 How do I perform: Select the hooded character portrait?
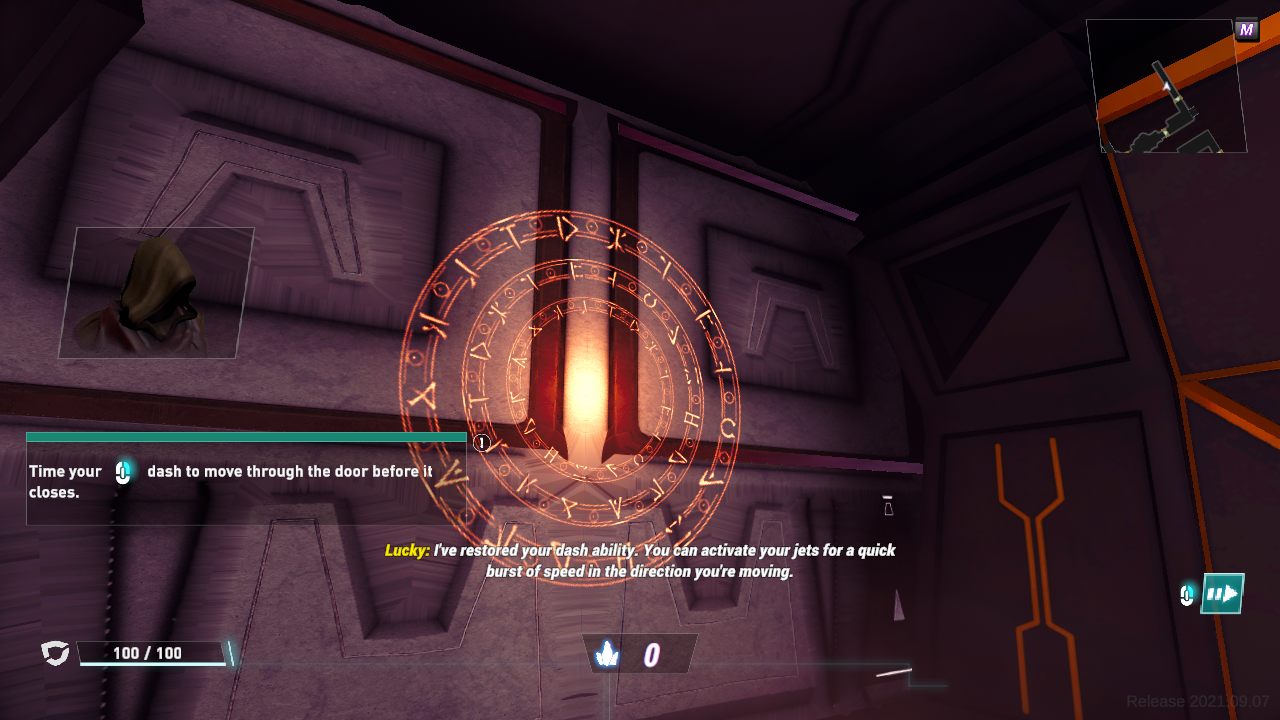click(x=156, y=292)
